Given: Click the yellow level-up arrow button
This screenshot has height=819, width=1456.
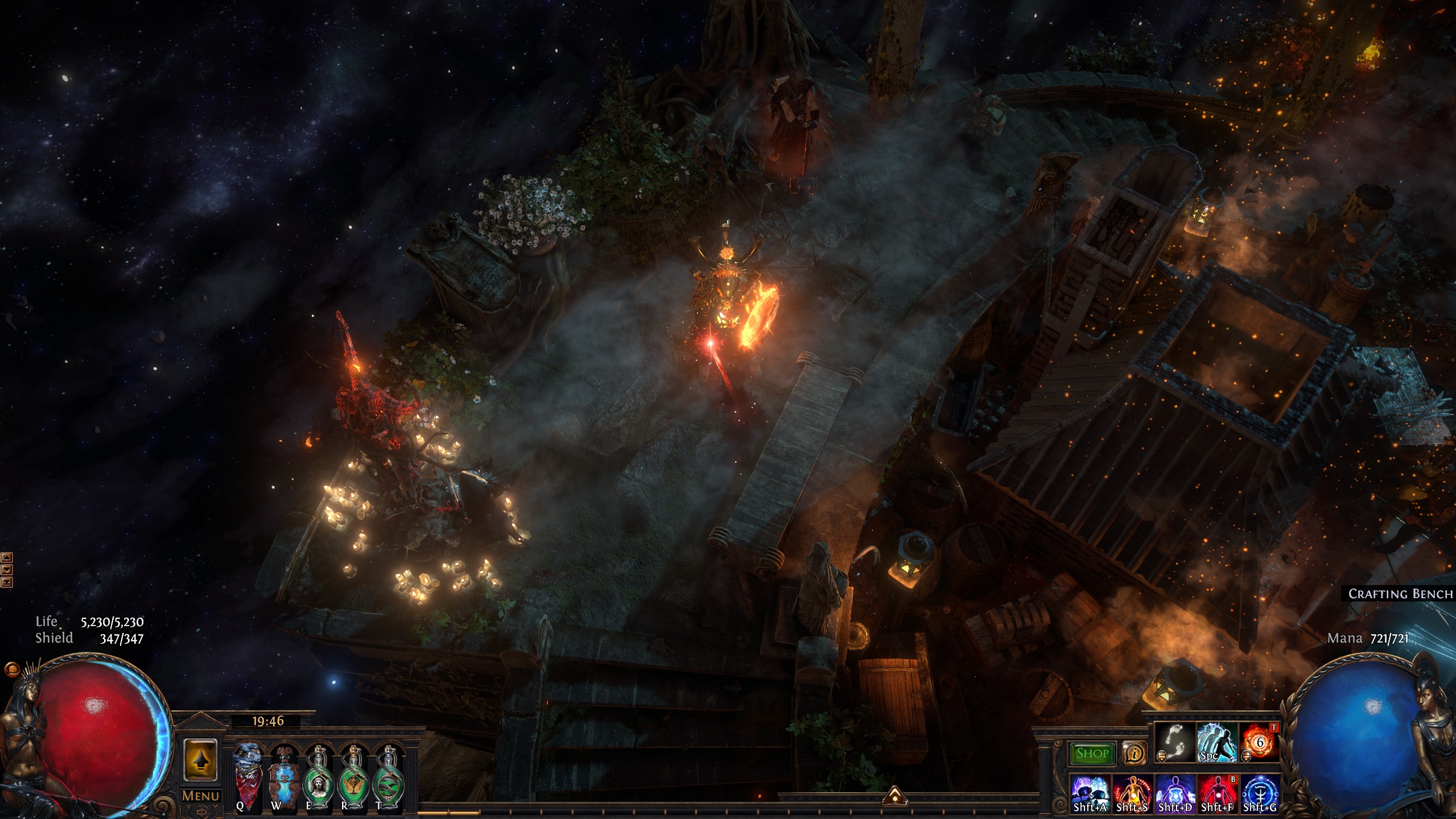Looking at the screenshot, I should pyautogui.click(x=200, y=759).
